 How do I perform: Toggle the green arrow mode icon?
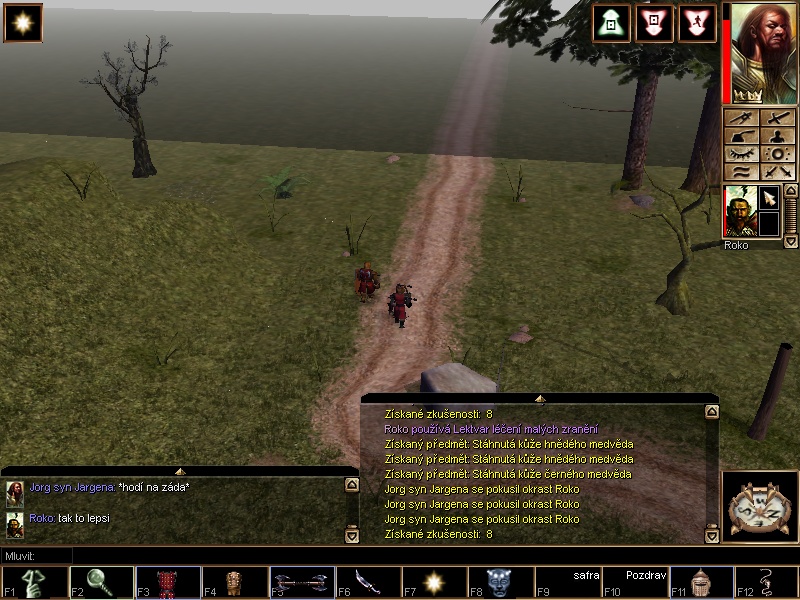(x=611, y=23)
